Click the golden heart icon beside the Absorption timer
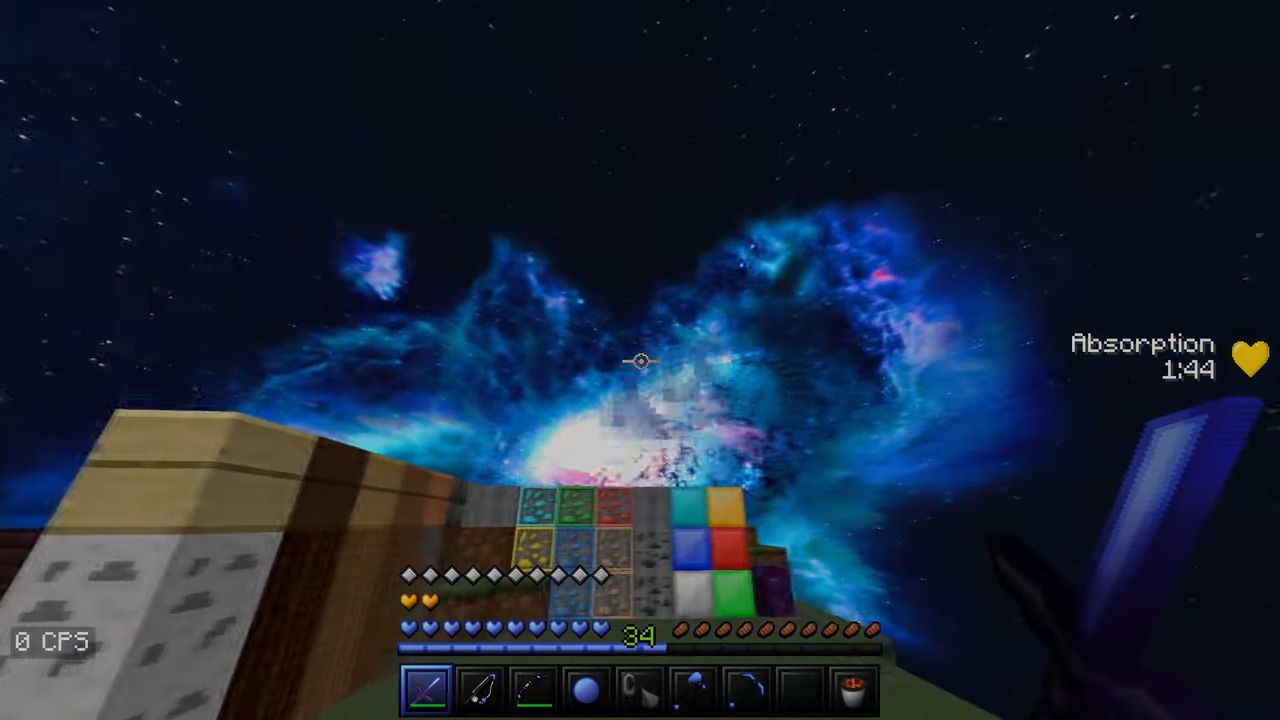Screen dimensions: 1280x720 click(1250, 357)
